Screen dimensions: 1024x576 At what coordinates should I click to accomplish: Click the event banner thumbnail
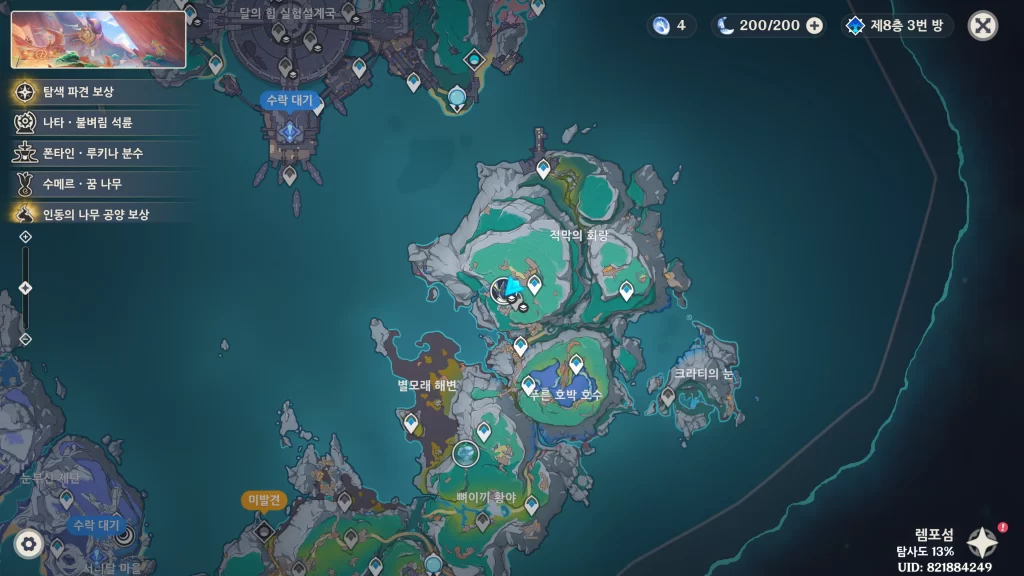(98, 39)
